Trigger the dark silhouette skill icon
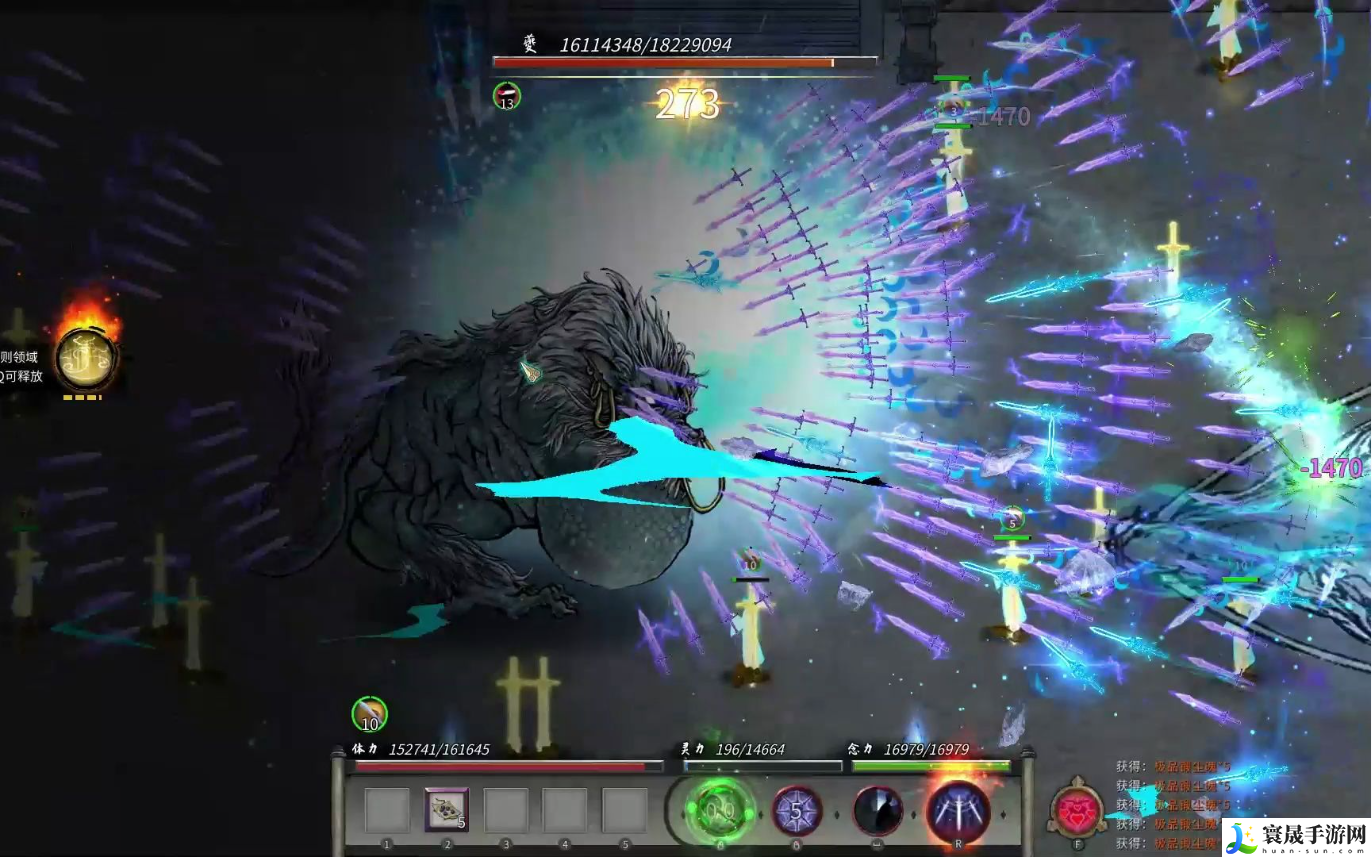 click(x=878, y=811)
